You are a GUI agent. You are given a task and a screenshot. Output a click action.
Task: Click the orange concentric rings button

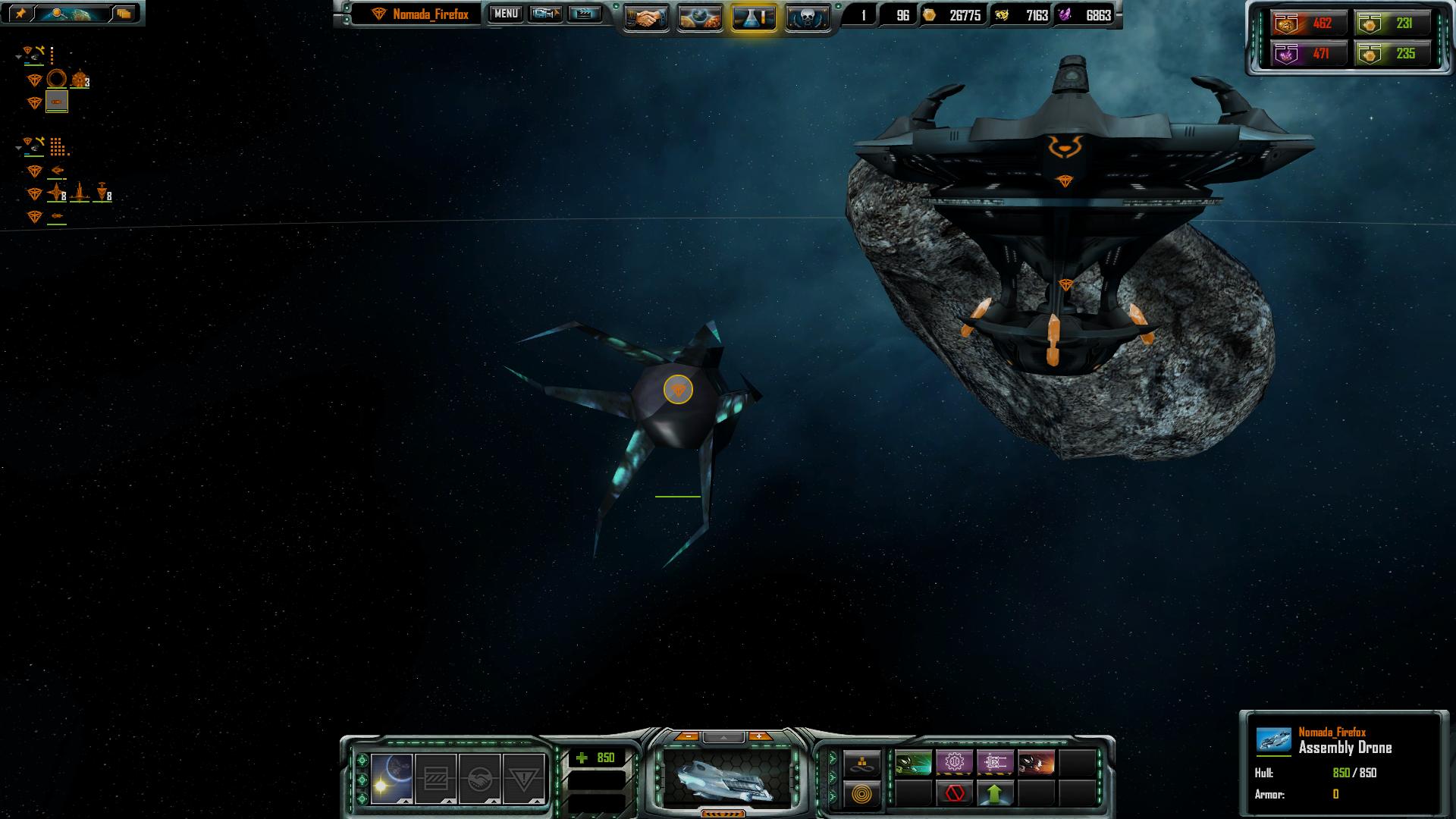pos(862,794)
